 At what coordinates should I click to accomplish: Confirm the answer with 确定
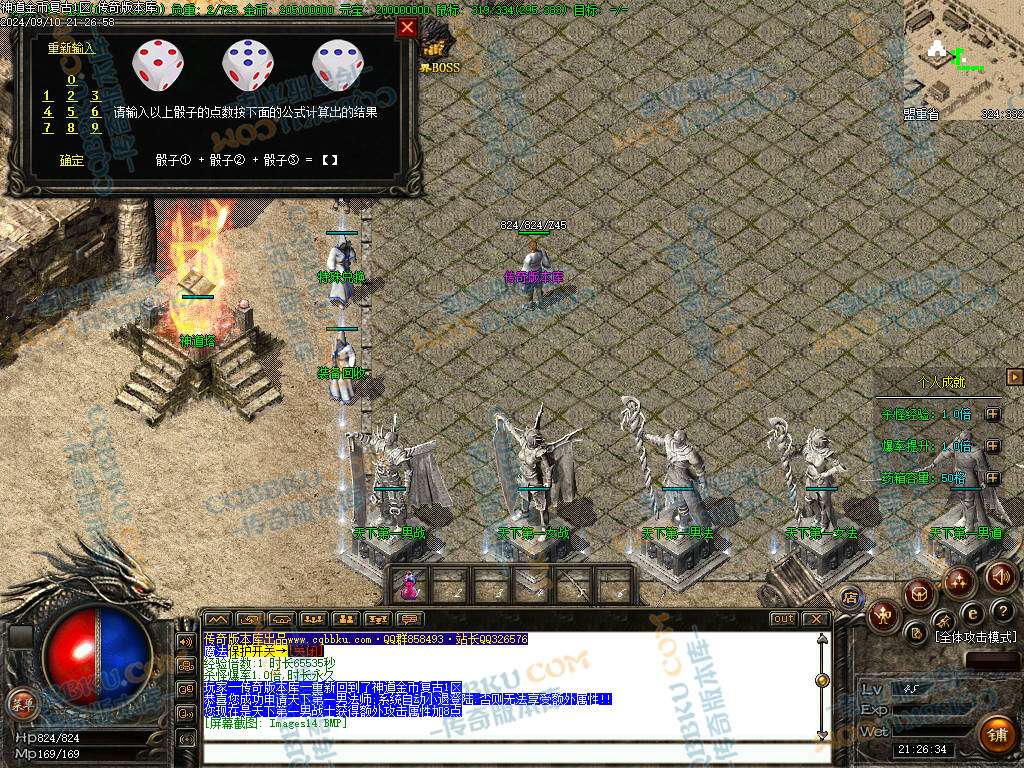[x=71, y=159]
